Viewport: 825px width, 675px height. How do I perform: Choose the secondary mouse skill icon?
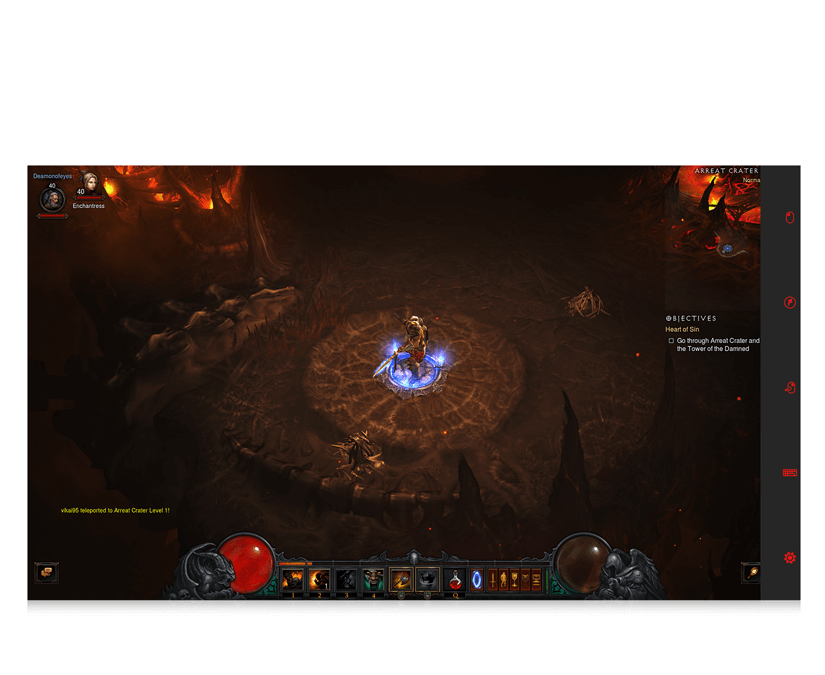tap(428, 579)
